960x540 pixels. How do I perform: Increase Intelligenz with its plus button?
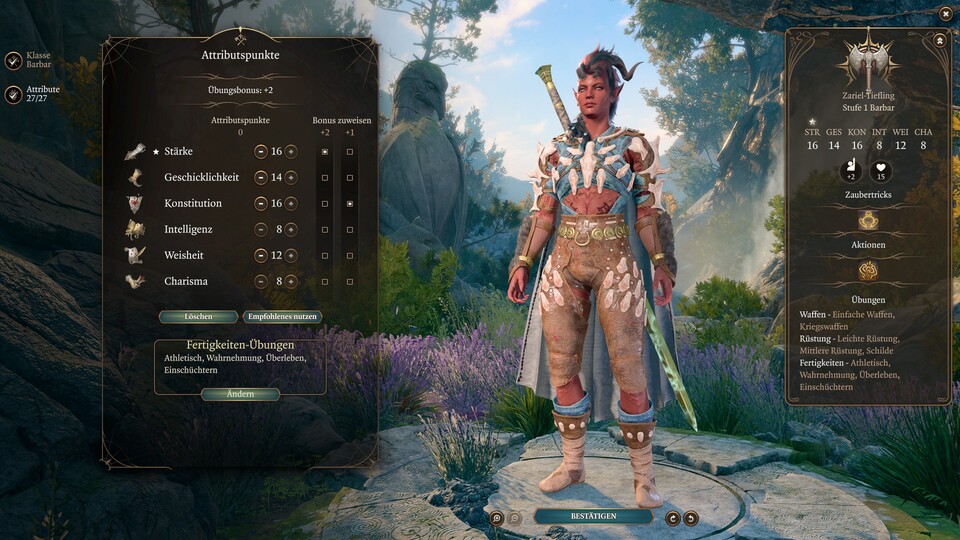coord(291,230)
